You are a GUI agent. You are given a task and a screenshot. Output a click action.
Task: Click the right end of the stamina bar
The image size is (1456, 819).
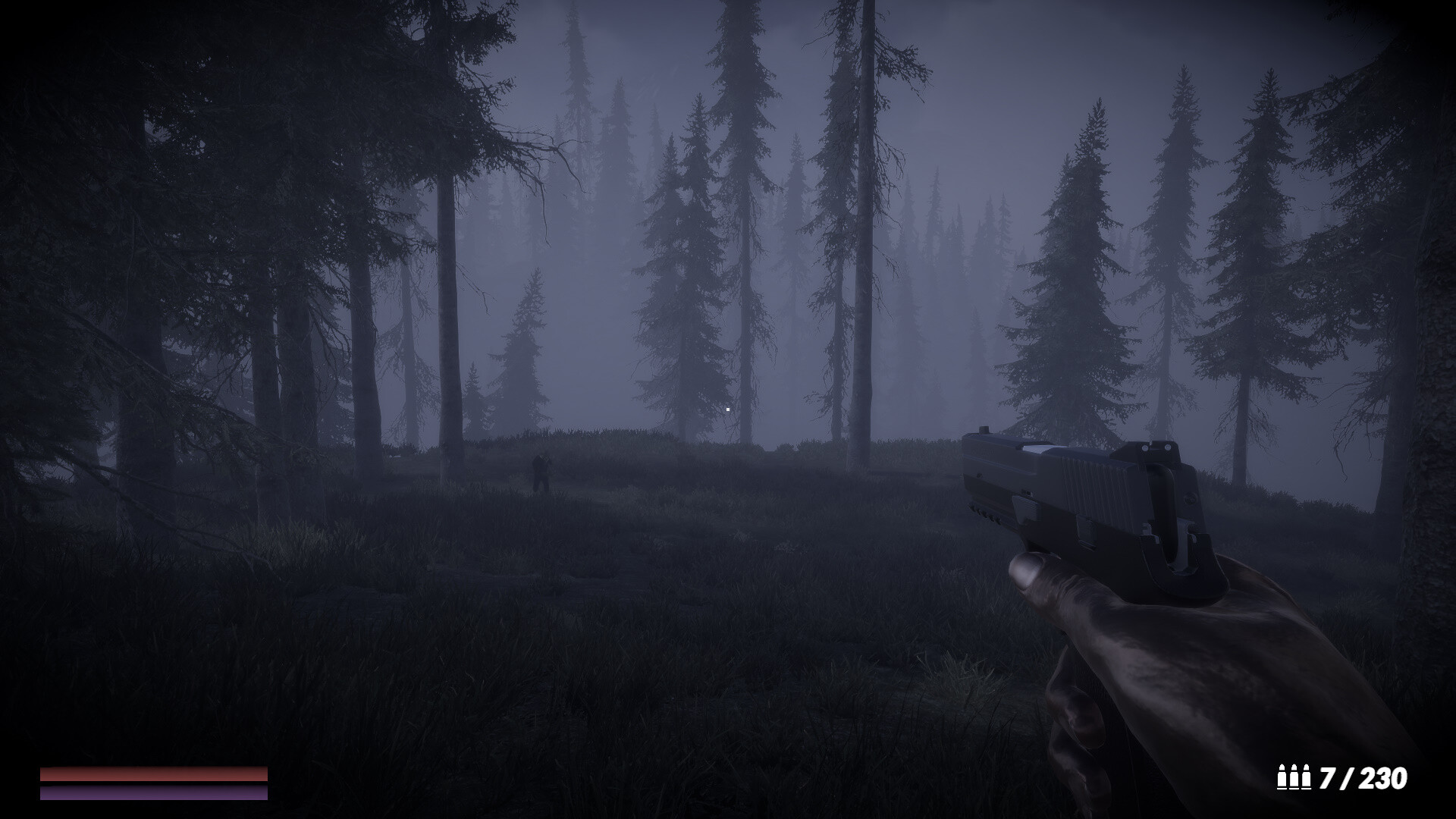264,793
